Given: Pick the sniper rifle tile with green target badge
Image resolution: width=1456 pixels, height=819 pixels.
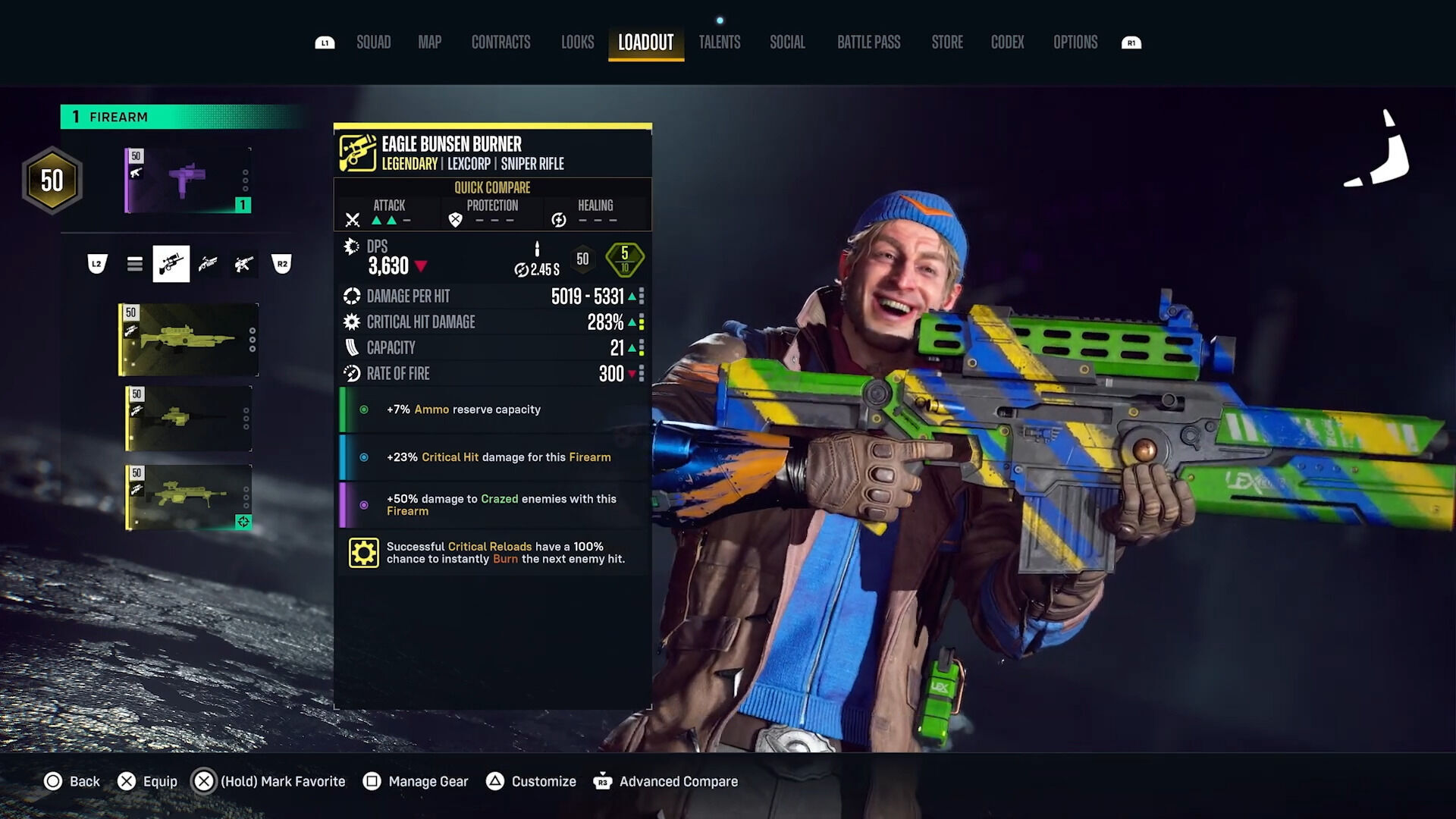Looking at the screenshot, I should (x=188, y=497).
